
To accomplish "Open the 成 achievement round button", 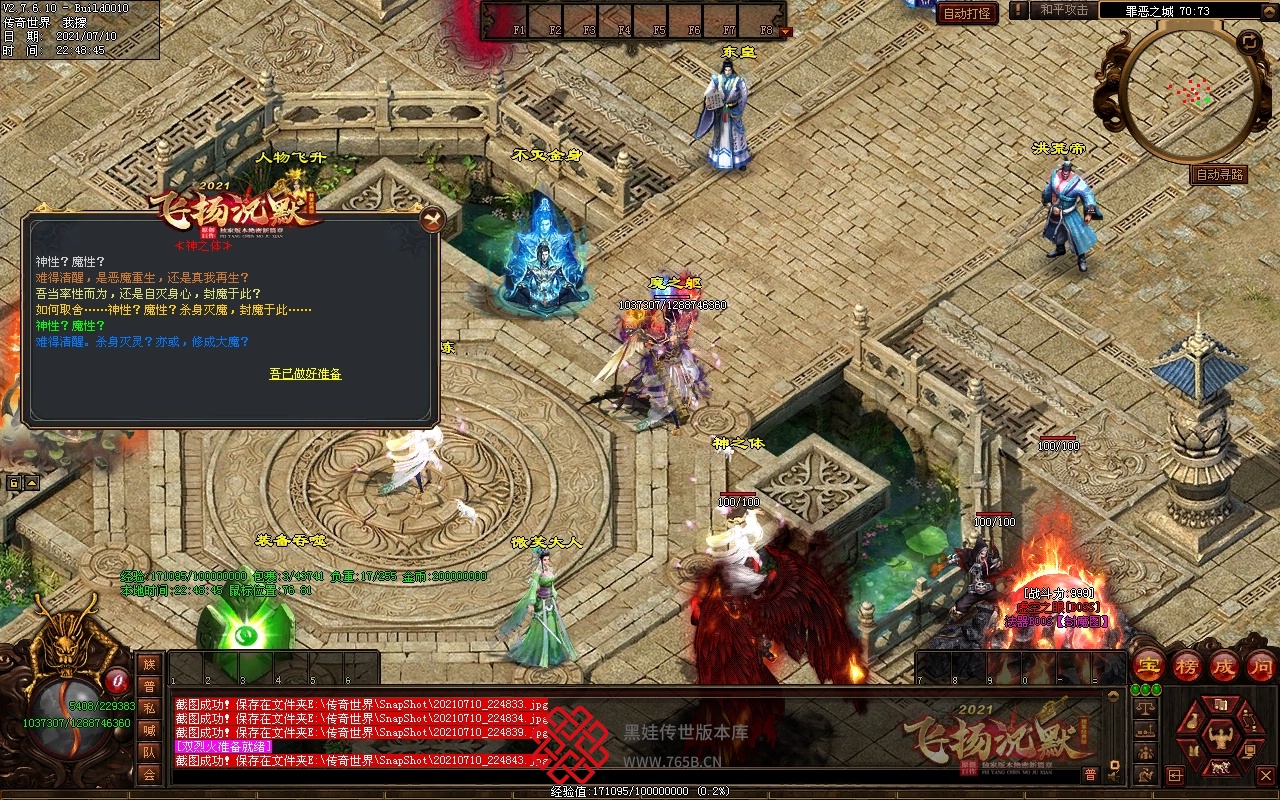I will (x=1224, y=665).
